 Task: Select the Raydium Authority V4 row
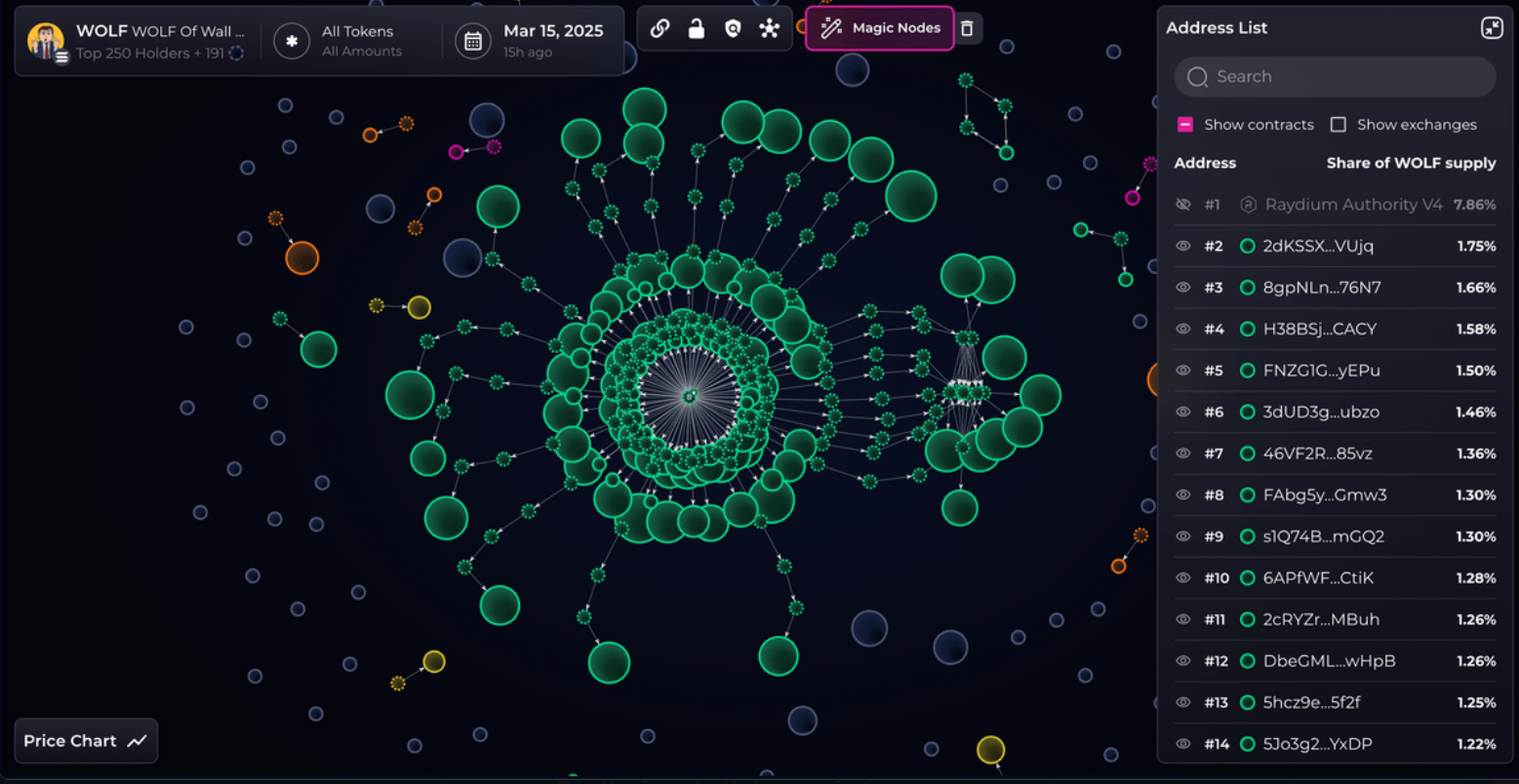point(1352,205)
